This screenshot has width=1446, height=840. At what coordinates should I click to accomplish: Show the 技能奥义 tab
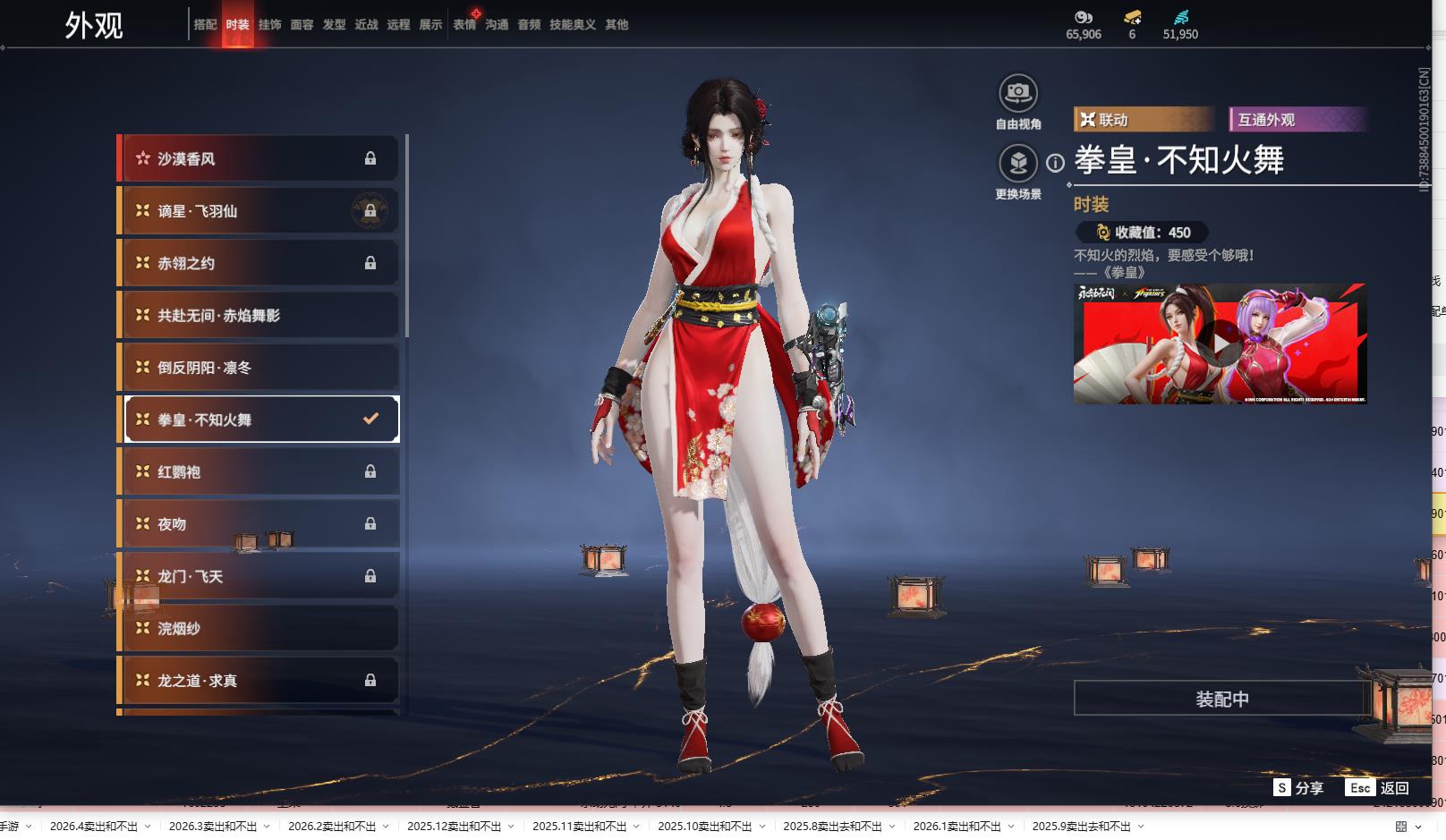coord(572,24)
